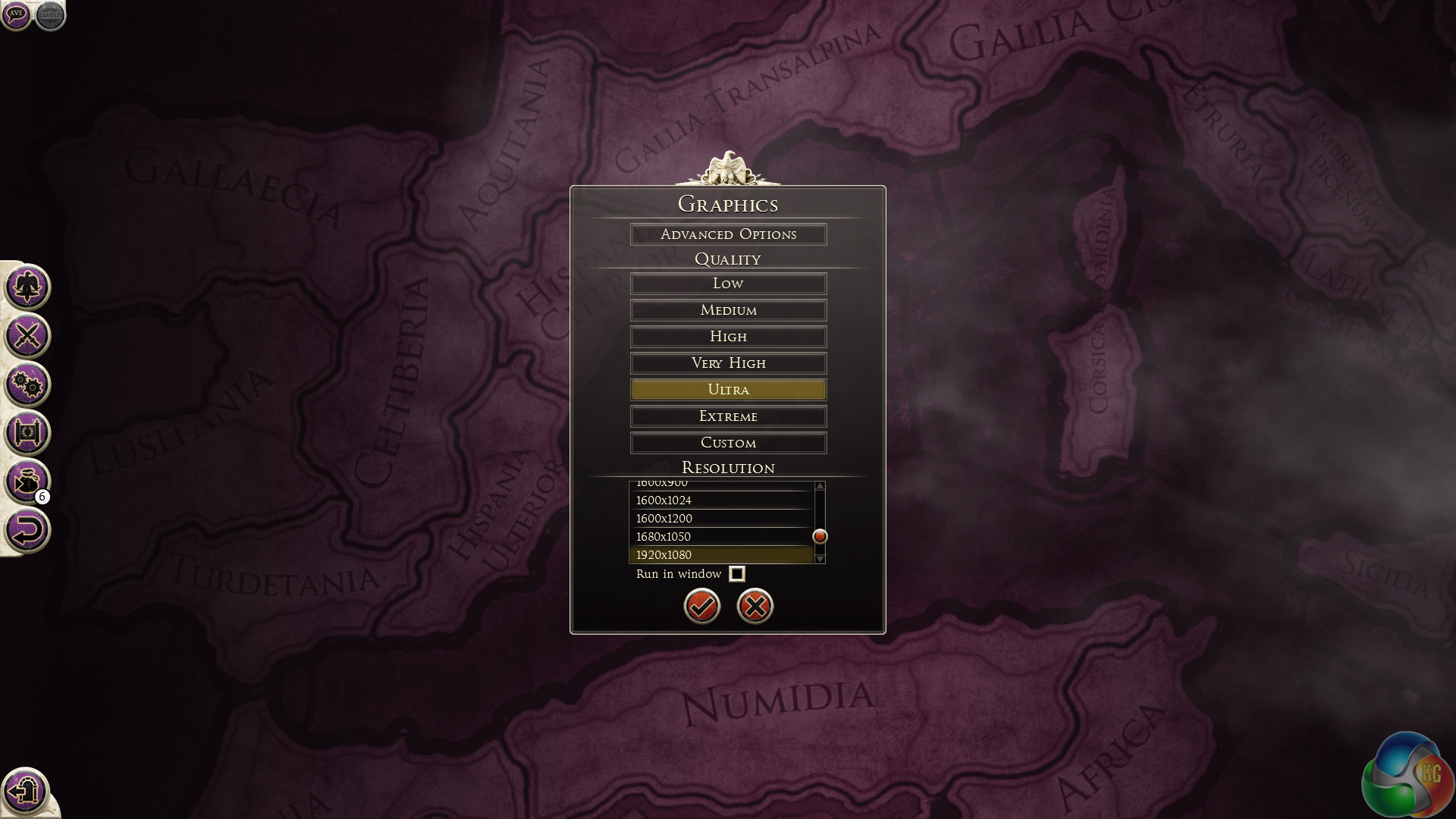Open the eagle emblem menu icon

(27, 287)
